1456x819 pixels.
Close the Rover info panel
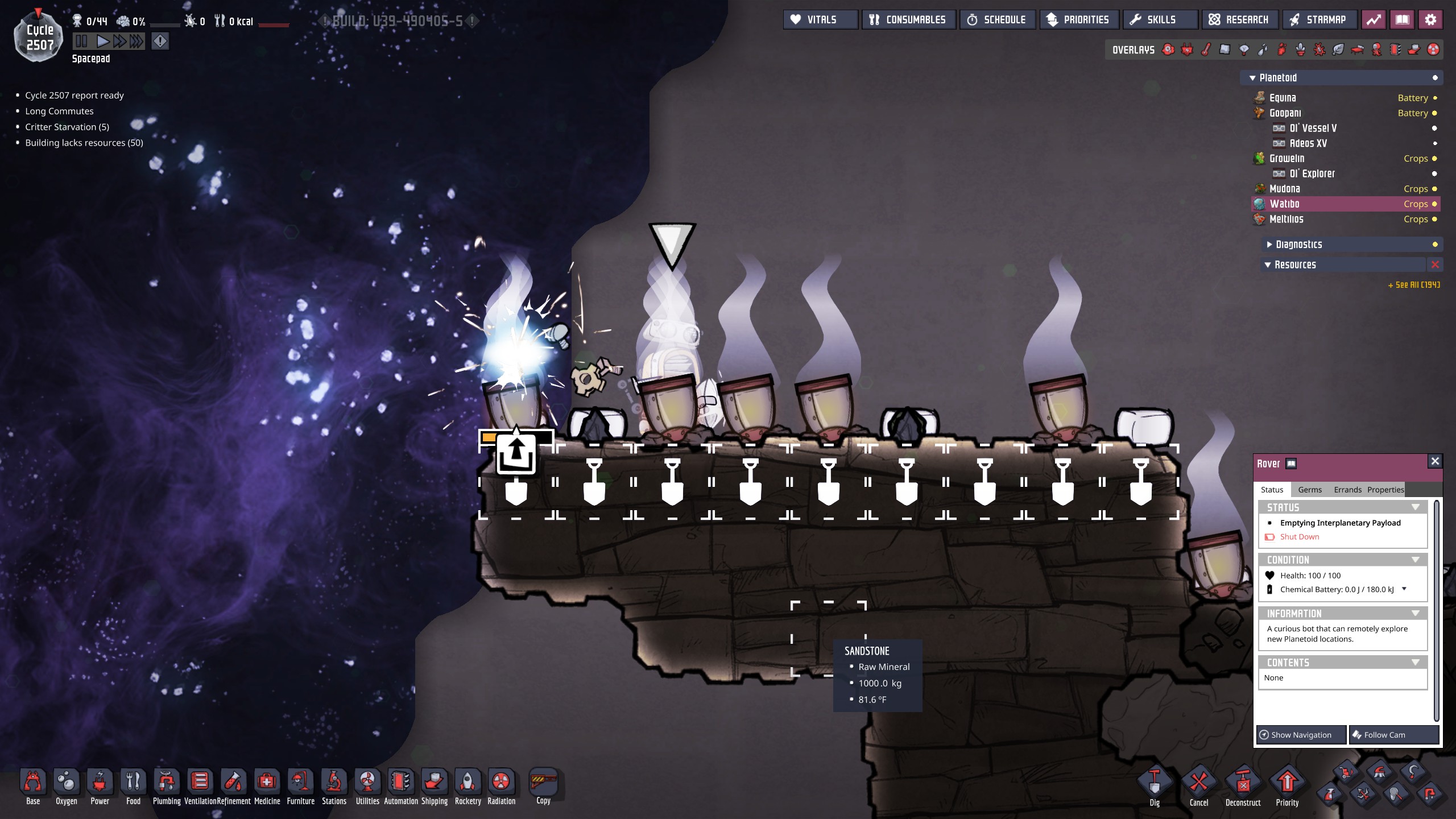(1435, 461)
